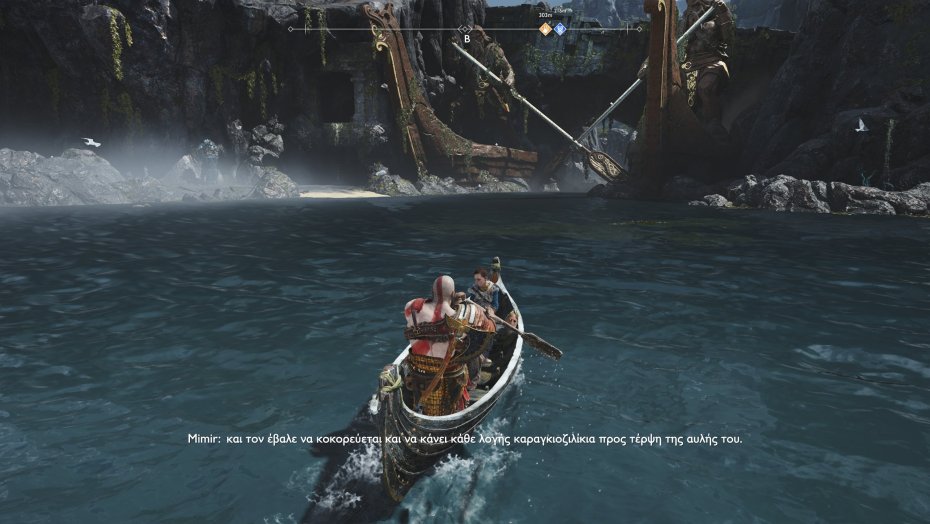
Task: Select the orange quest marker on the compass
Action: click(x=545, y=29)
